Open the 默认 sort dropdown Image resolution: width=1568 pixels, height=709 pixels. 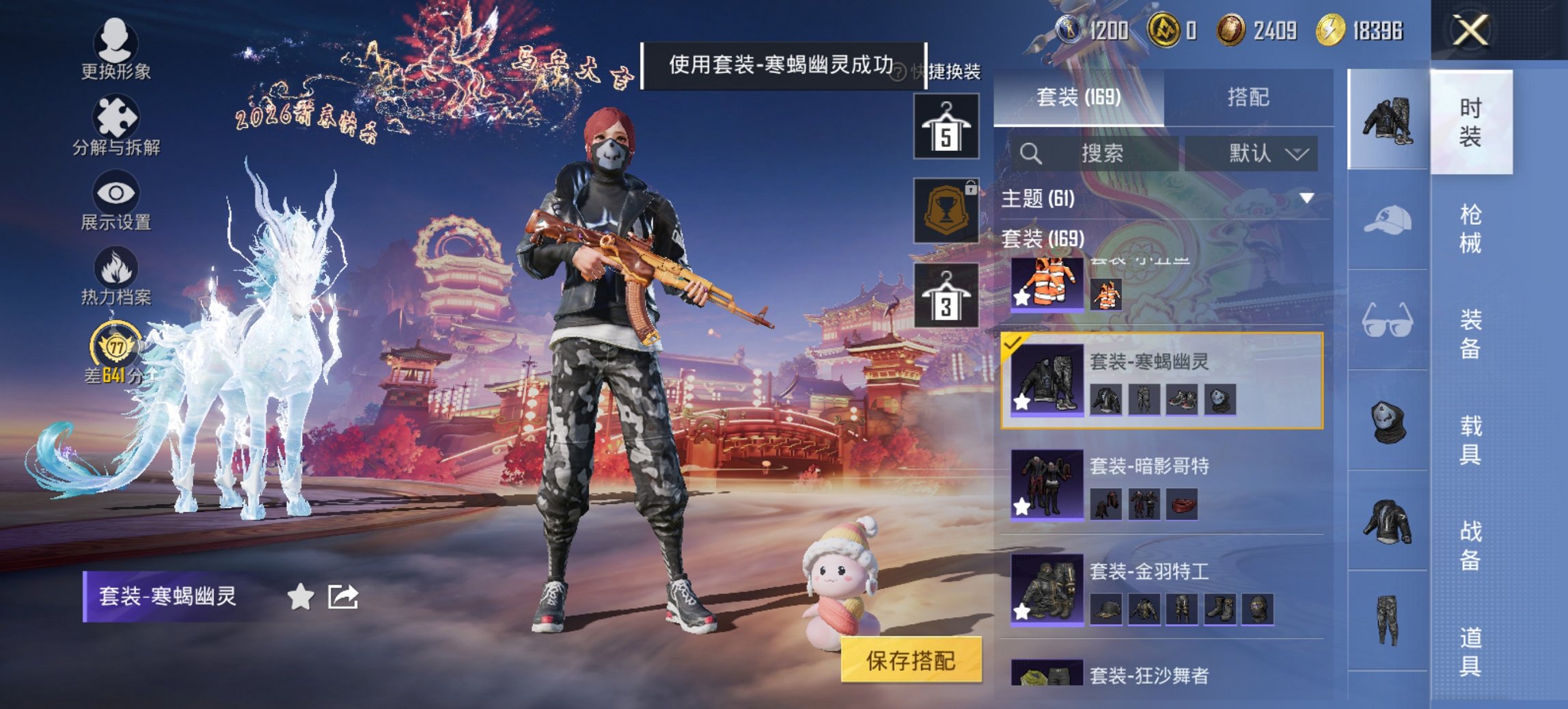pyautogui.click(x=1252, y=153)
